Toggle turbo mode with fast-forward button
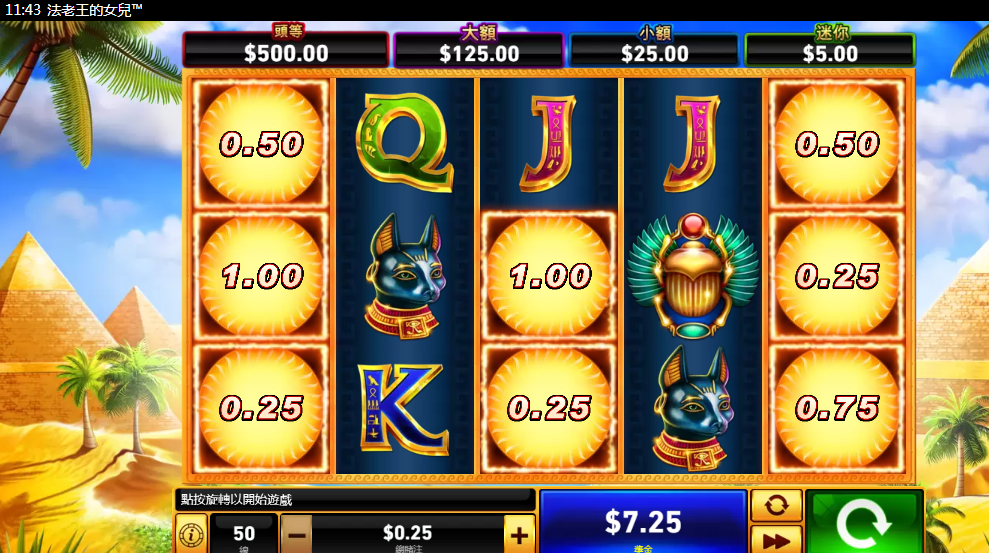This screenshot has width=989, height=553. point(776,540)
